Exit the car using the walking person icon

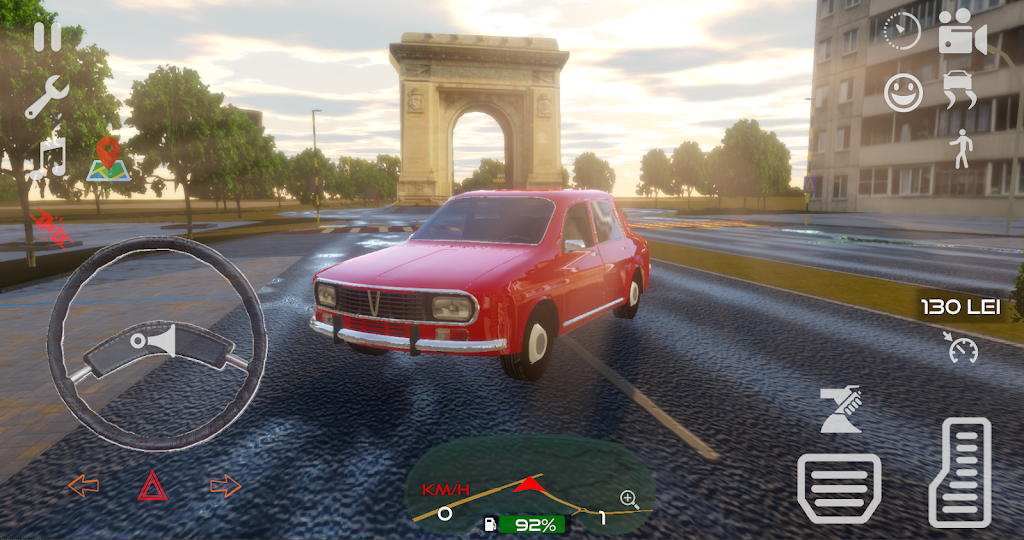coord(962,148)
